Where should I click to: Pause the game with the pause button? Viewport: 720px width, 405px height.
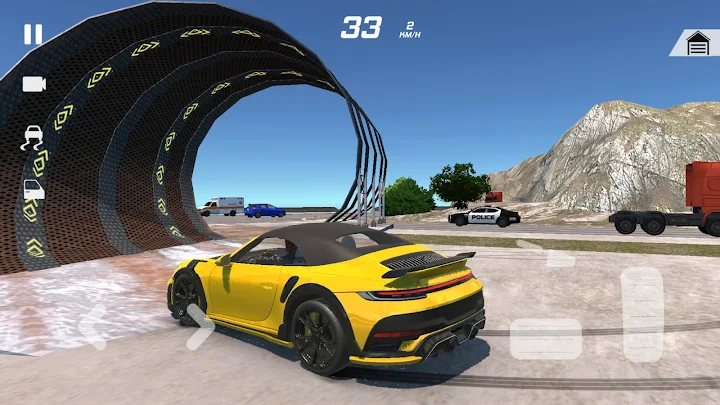tap(33, 34)
